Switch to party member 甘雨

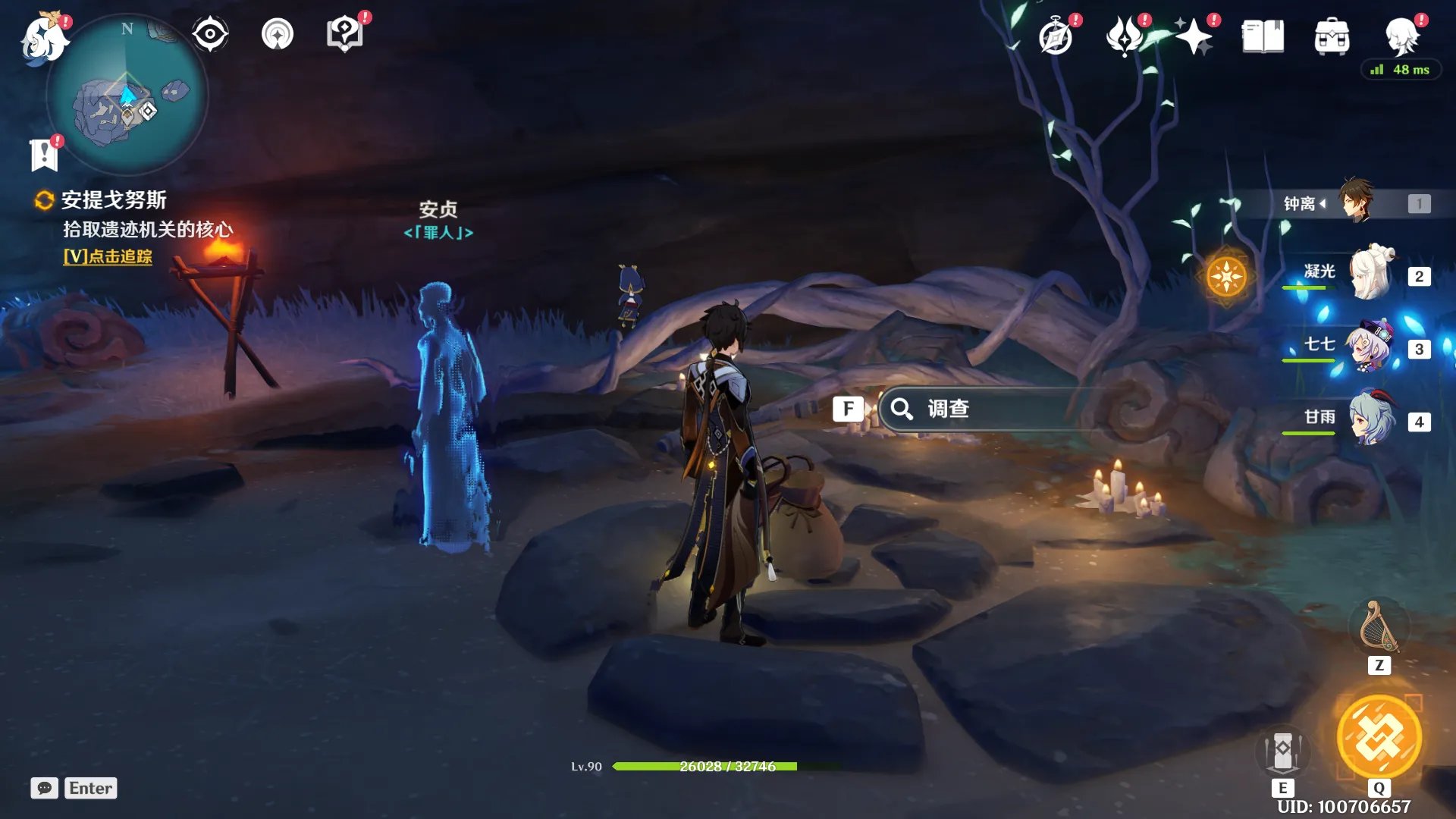(1371, 419)
